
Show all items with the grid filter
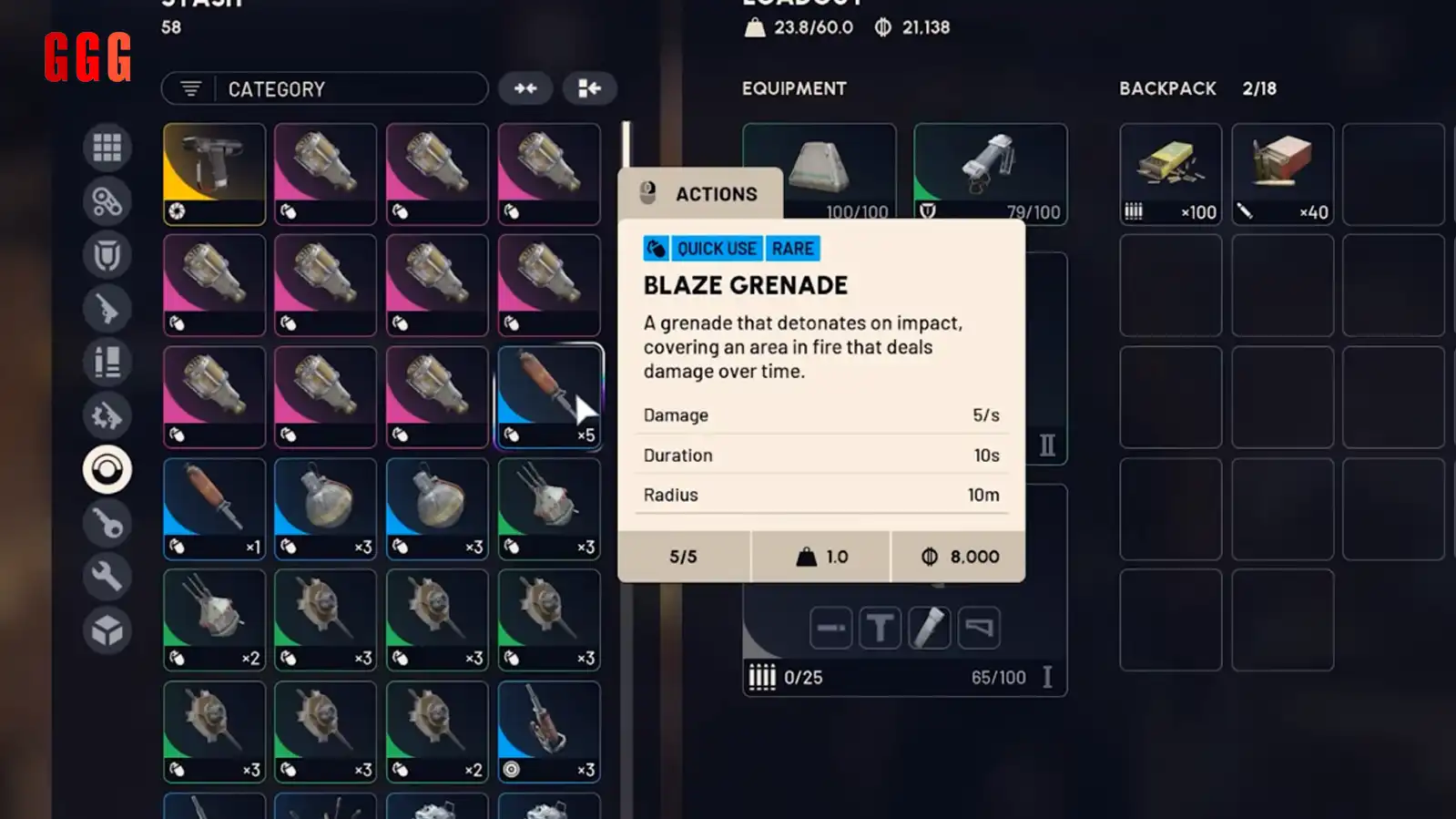click(x=107, y=147)
